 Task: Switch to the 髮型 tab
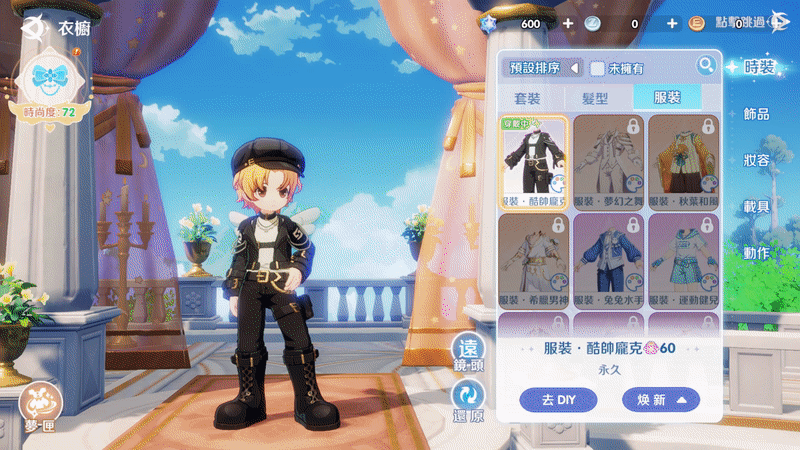[595, 98]
